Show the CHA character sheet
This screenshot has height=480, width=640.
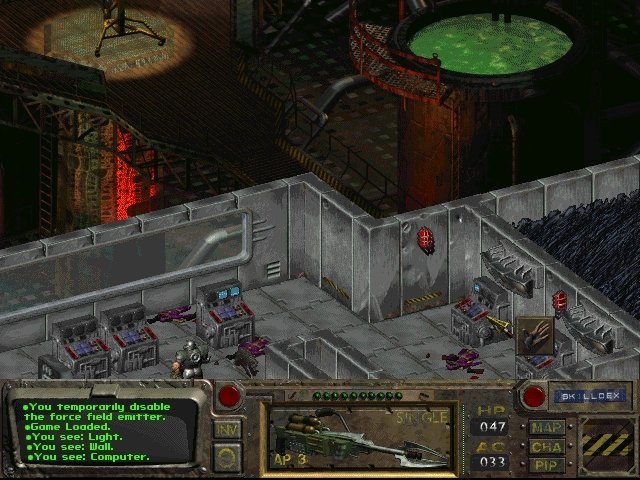546,447
